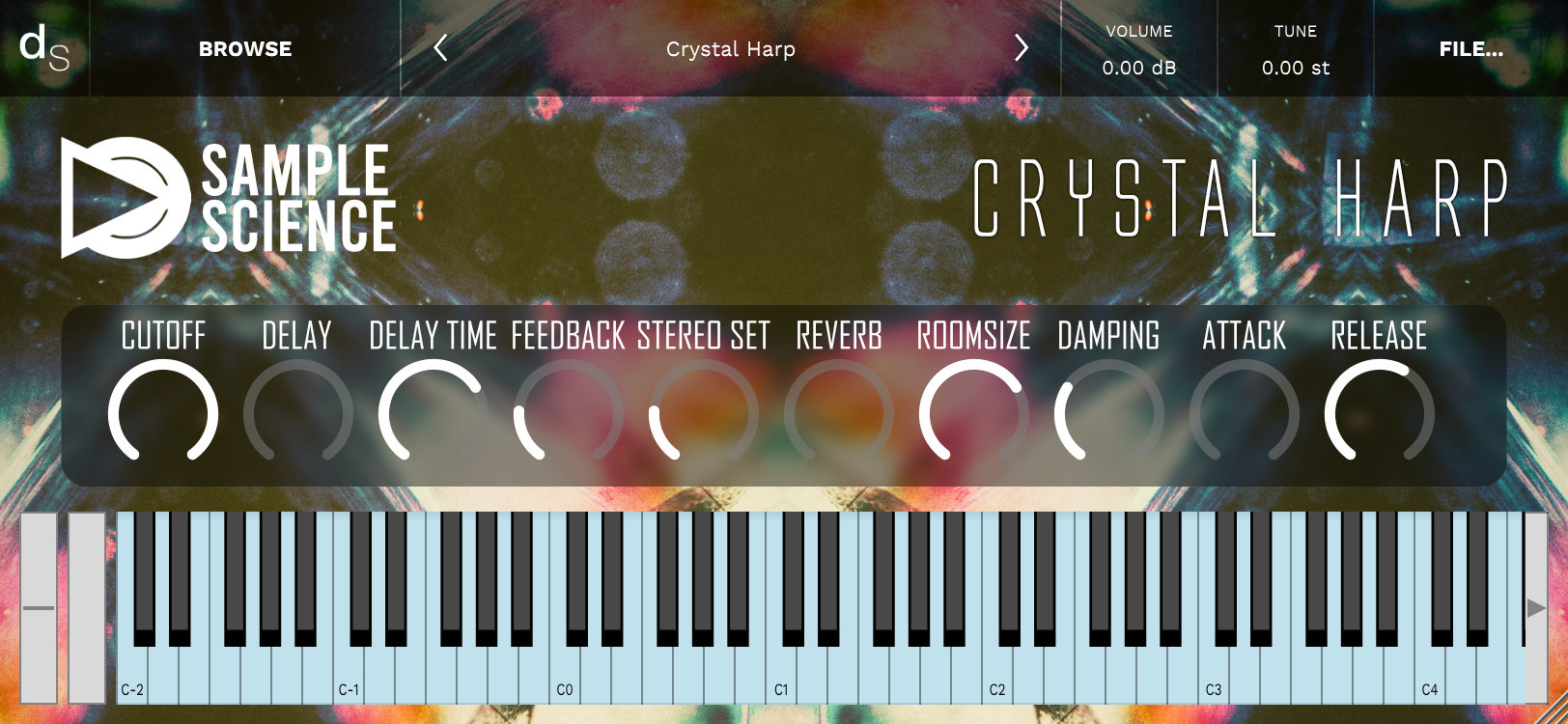Image resolution: width=1568 pixels, height=724 pixels.
Task: Select the next preset with the right chevron
Action: coord(1021,48)
